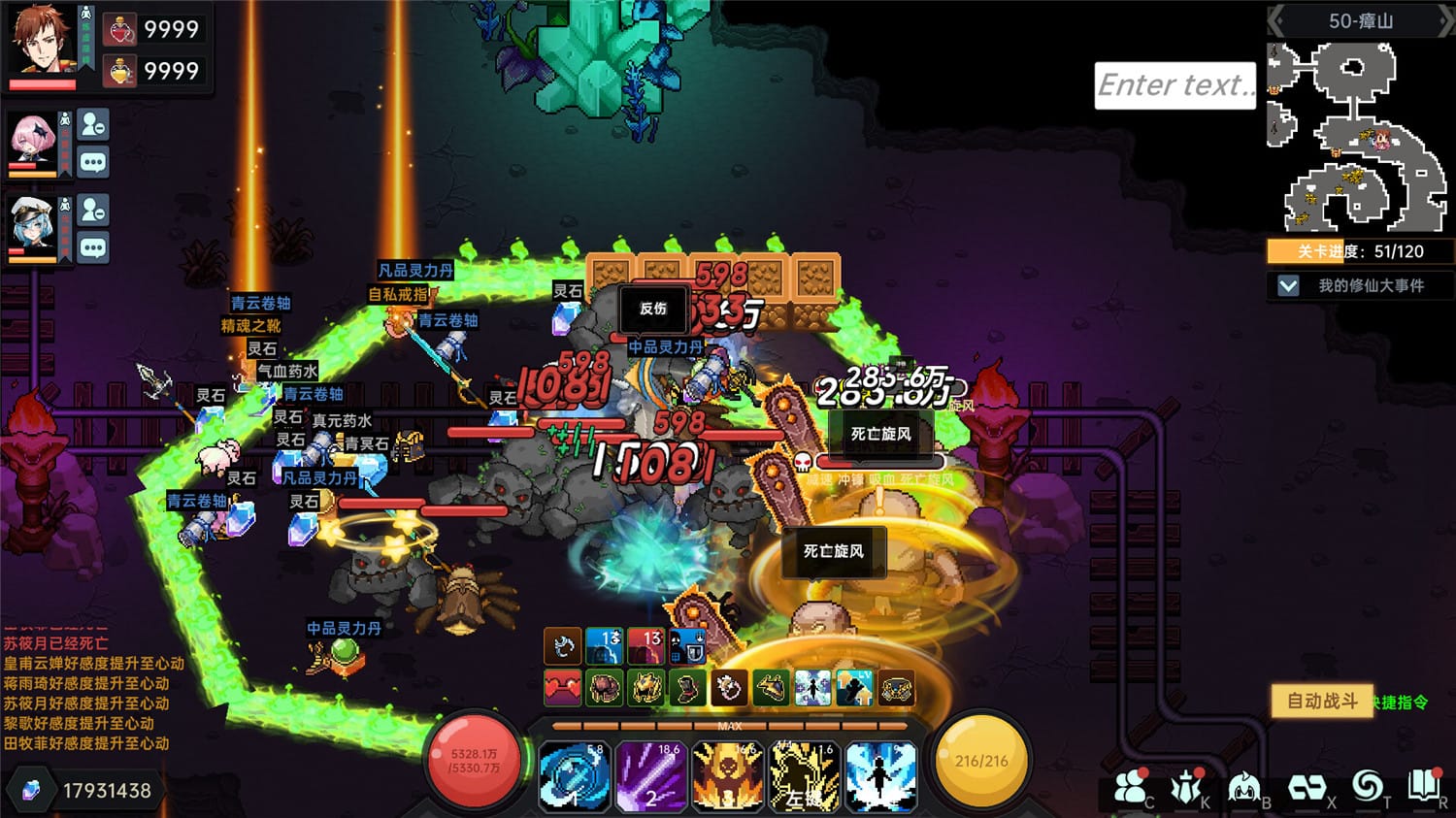Open chat with the blue-haired captain companion
1456x818 pixels.
point(93,247)
